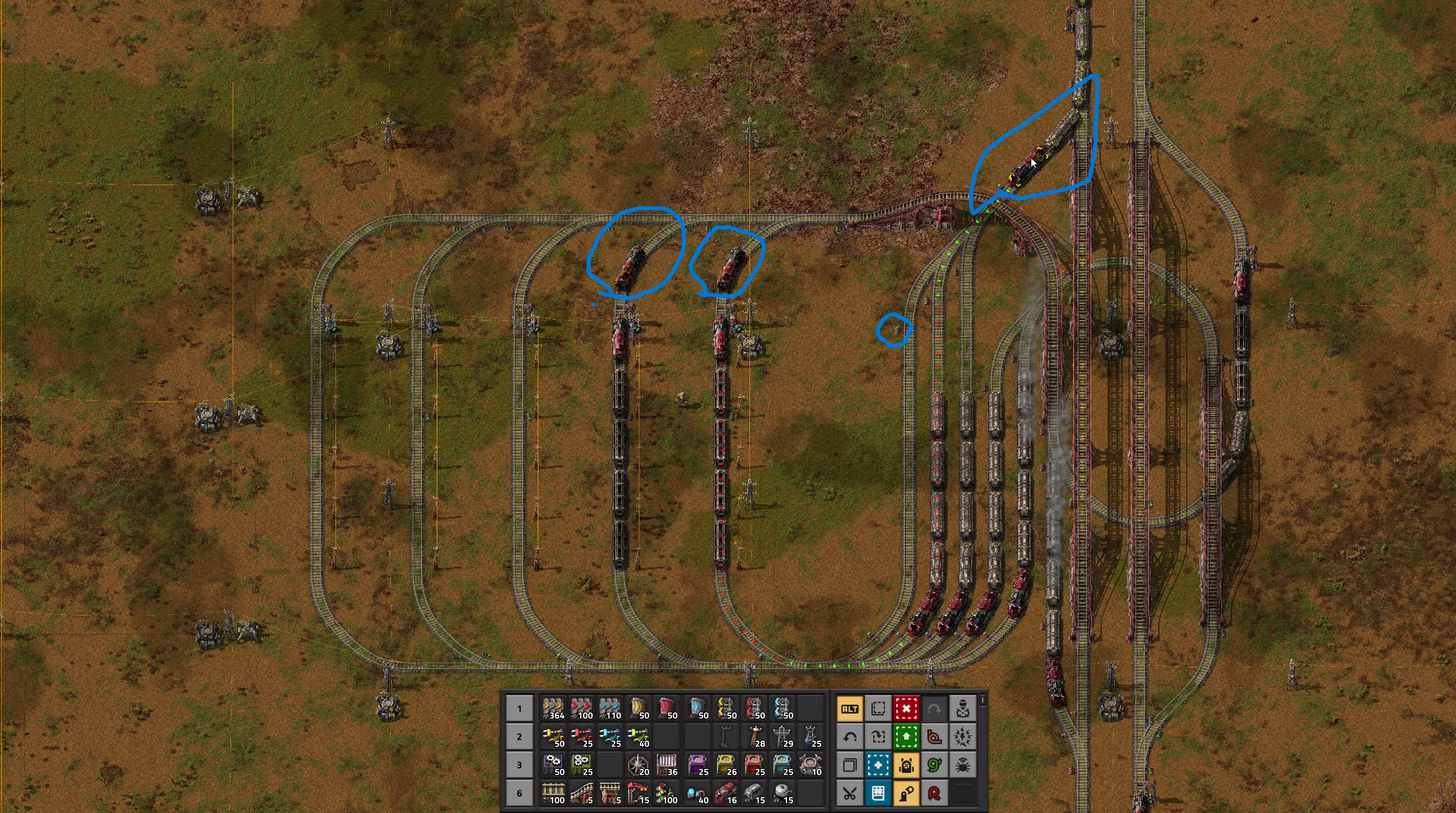Switch to quickbar row 6

pos(520,793)
